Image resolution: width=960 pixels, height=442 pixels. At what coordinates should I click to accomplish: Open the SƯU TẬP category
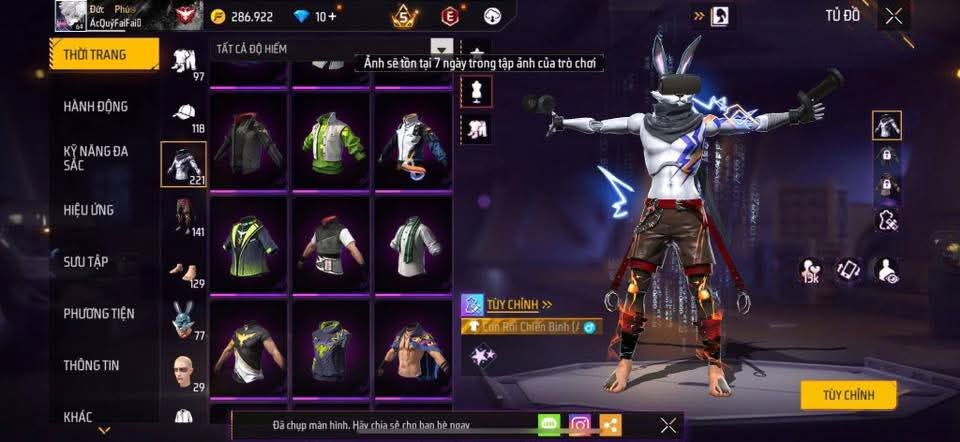[86, 262]
